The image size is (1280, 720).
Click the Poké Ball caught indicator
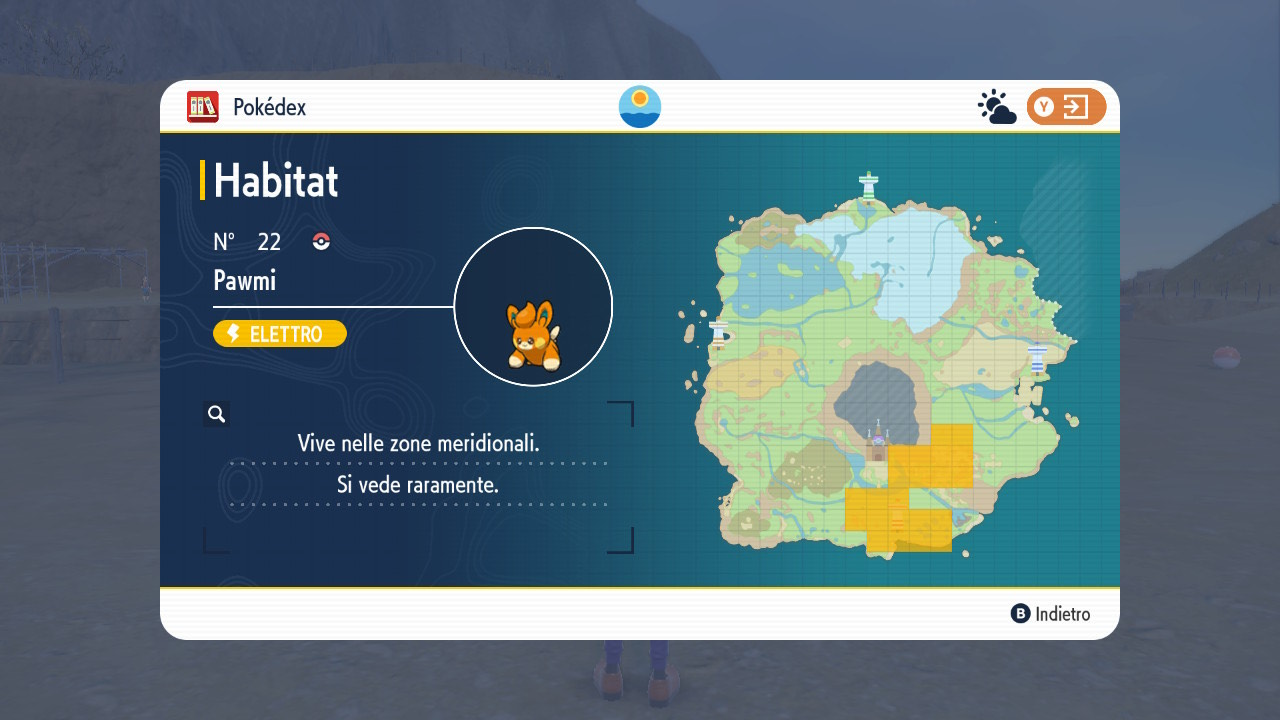[321, 241]
